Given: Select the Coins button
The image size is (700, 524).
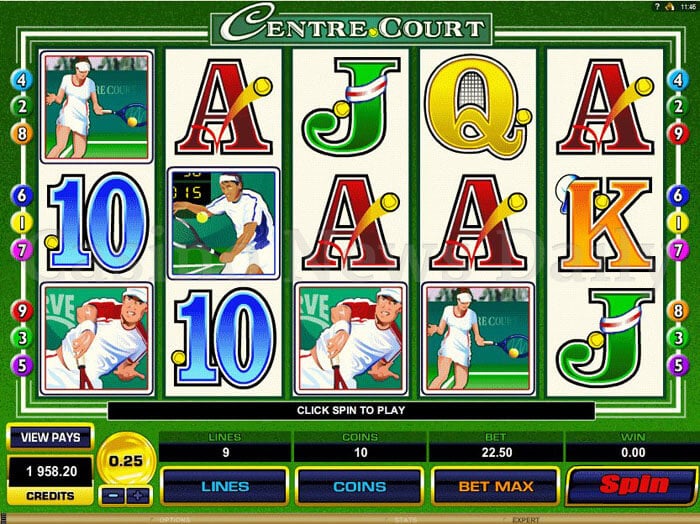Looking at the screenshot, I should pos(359,487).
